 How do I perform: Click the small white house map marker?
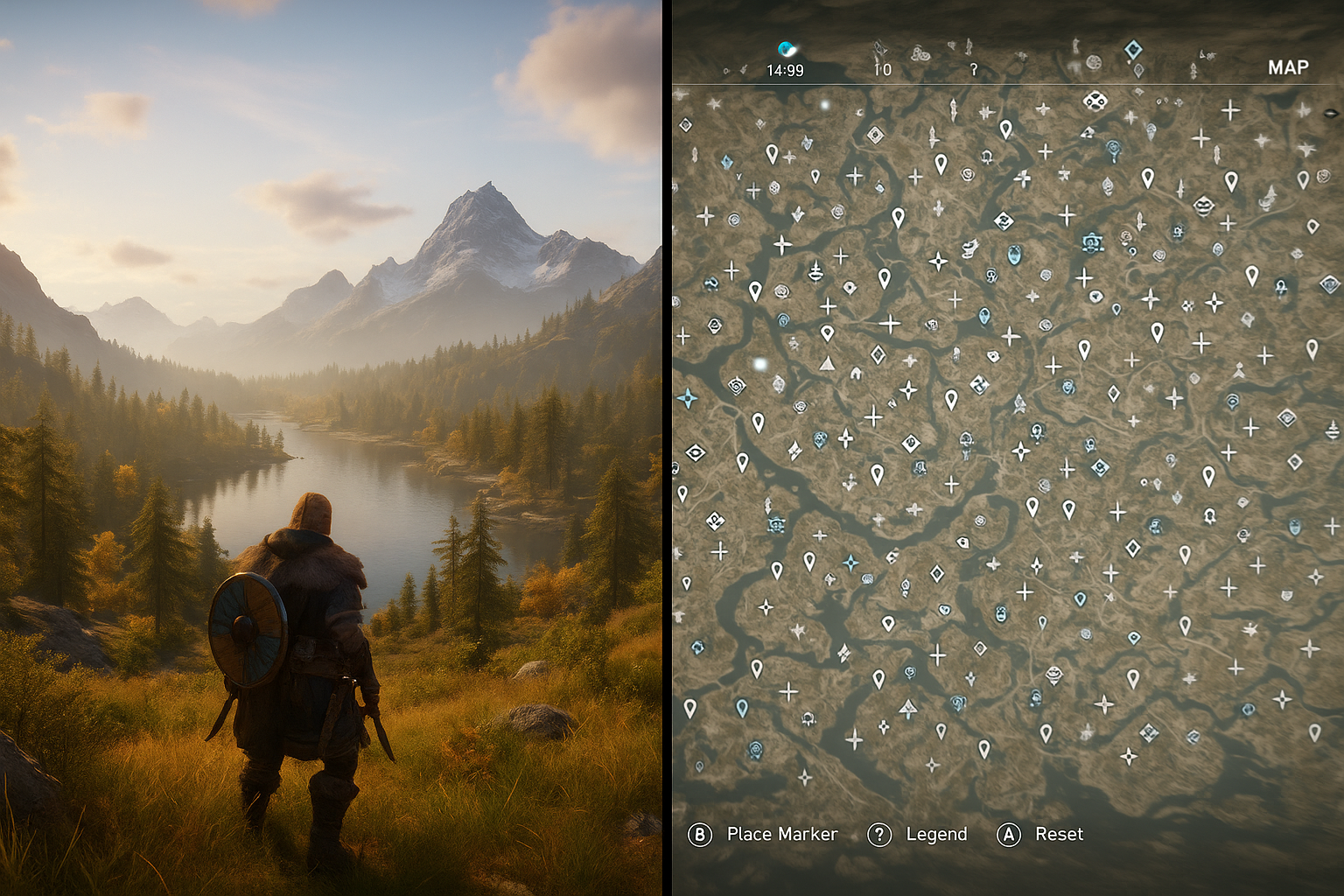click(x=856, y=374)
